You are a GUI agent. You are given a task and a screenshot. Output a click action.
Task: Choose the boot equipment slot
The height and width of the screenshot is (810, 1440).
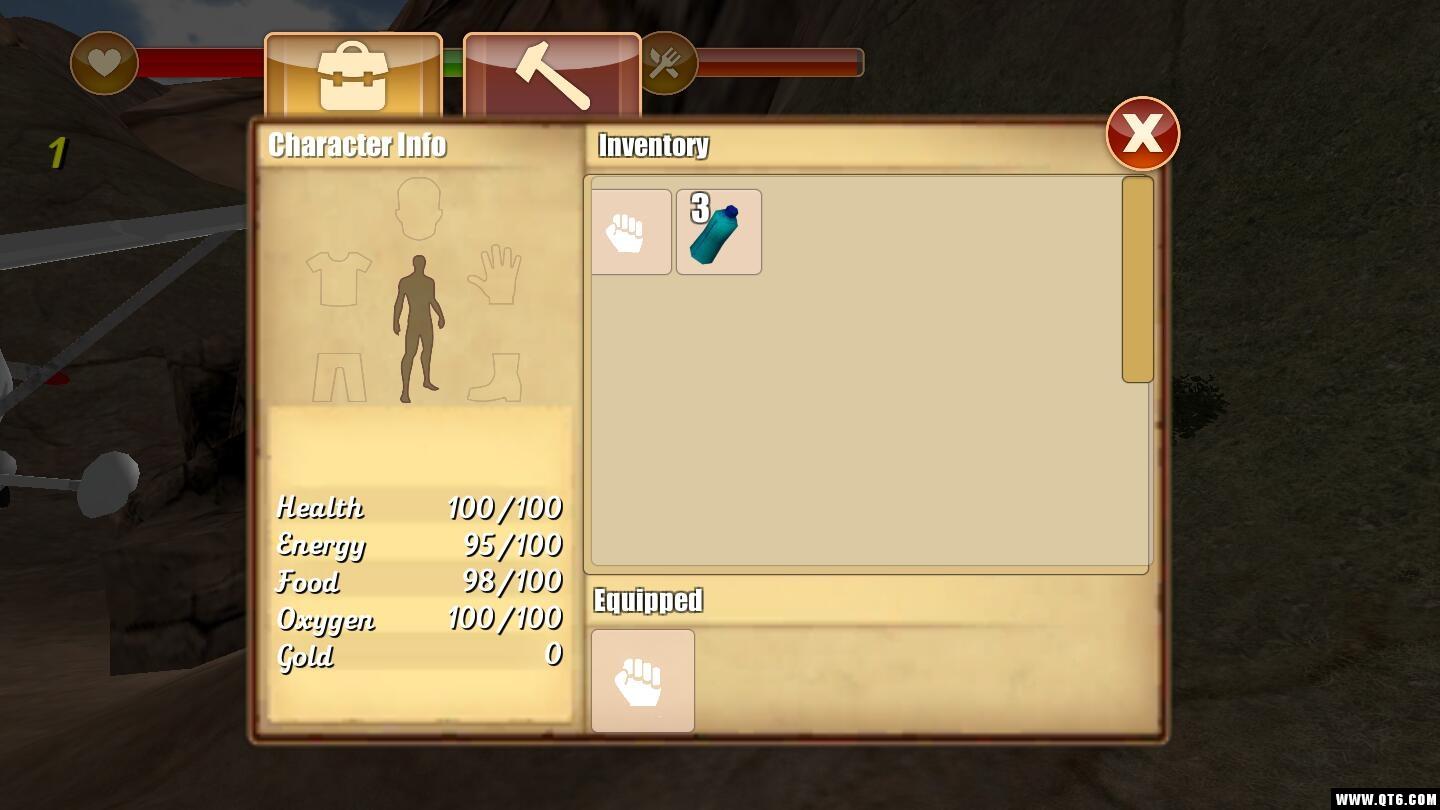(496, 377)
